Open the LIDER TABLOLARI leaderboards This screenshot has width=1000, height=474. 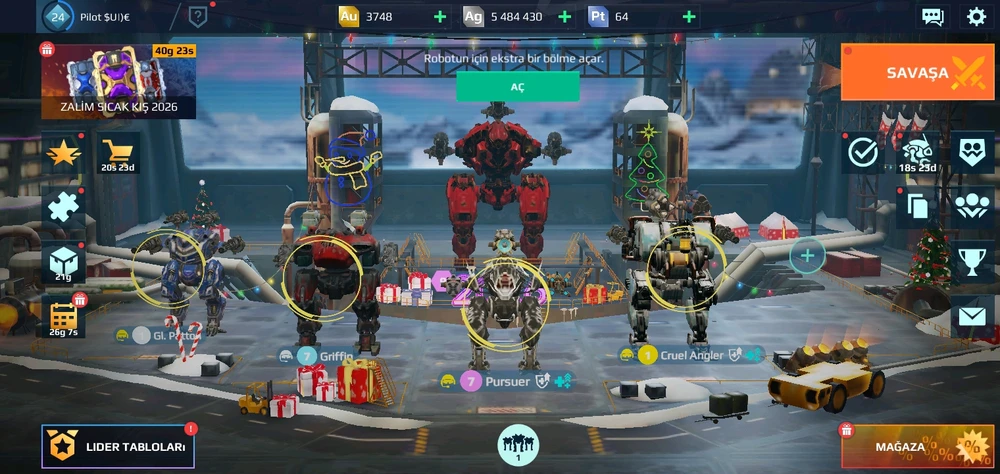pos(118,447)
